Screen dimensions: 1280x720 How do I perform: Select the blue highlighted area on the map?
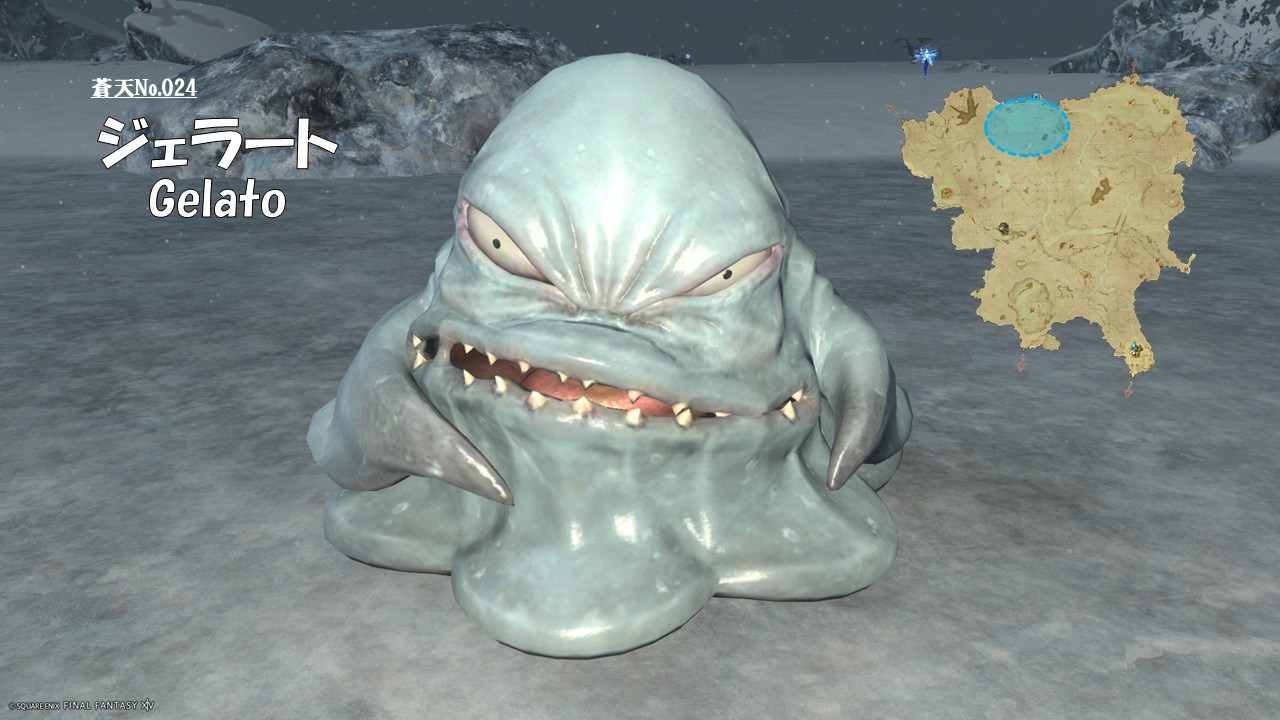pyautogui.click(x=1026, y=127)
